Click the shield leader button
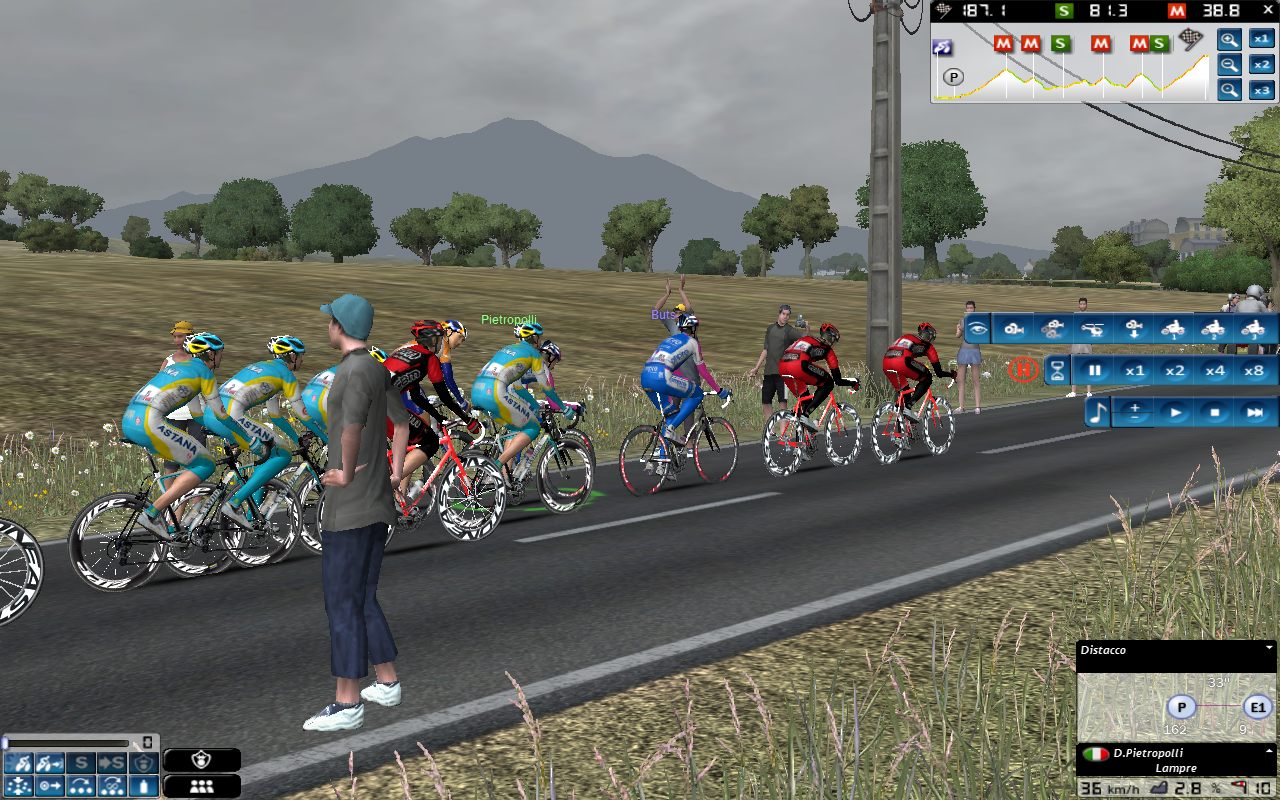Viewport: 1280px width, 800px height. pos(201,762)
